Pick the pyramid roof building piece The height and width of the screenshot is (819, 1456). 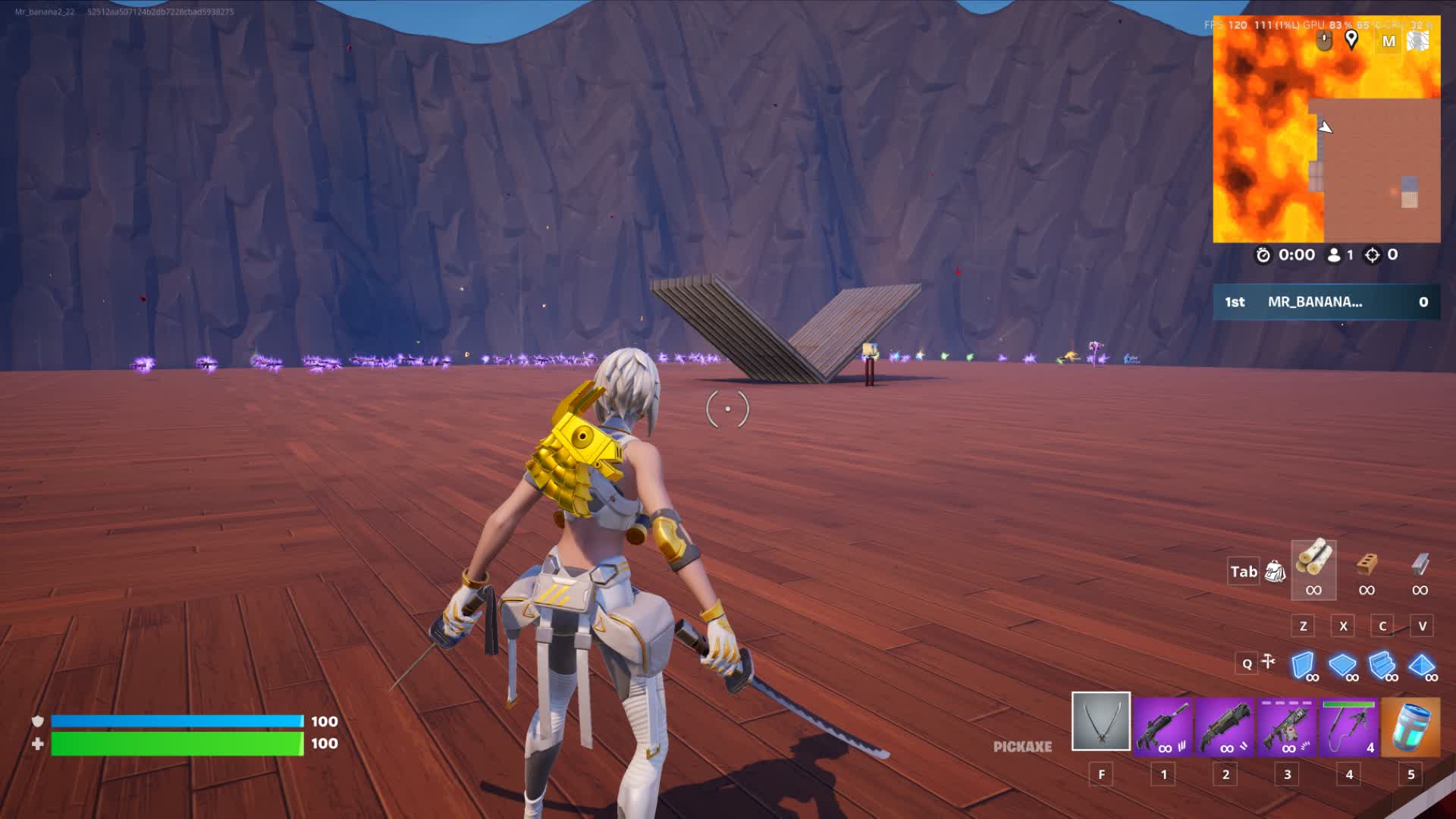click(1421, 666)
